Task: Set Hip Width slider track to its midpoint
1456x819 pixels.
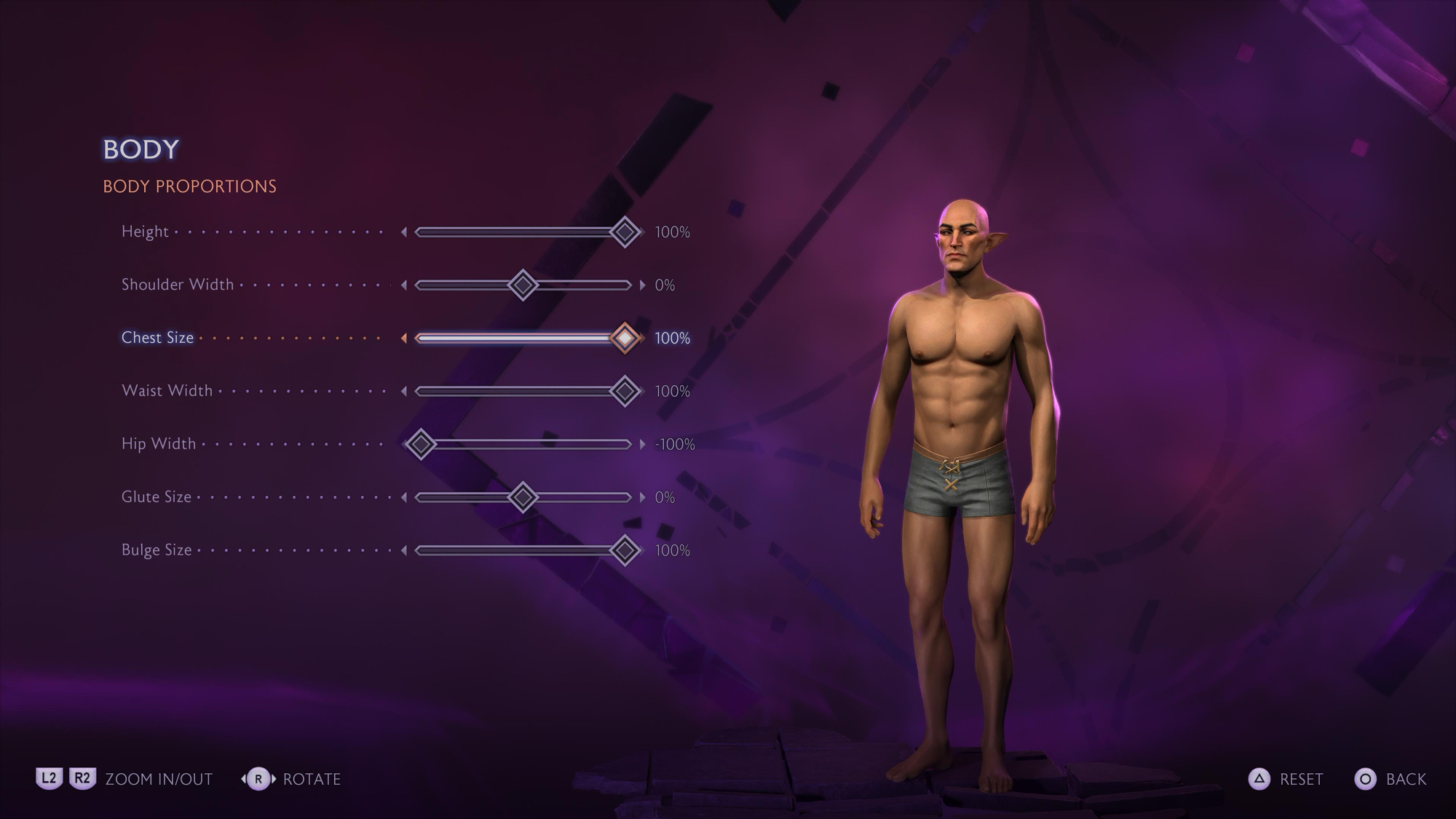Action: point(523,444)
